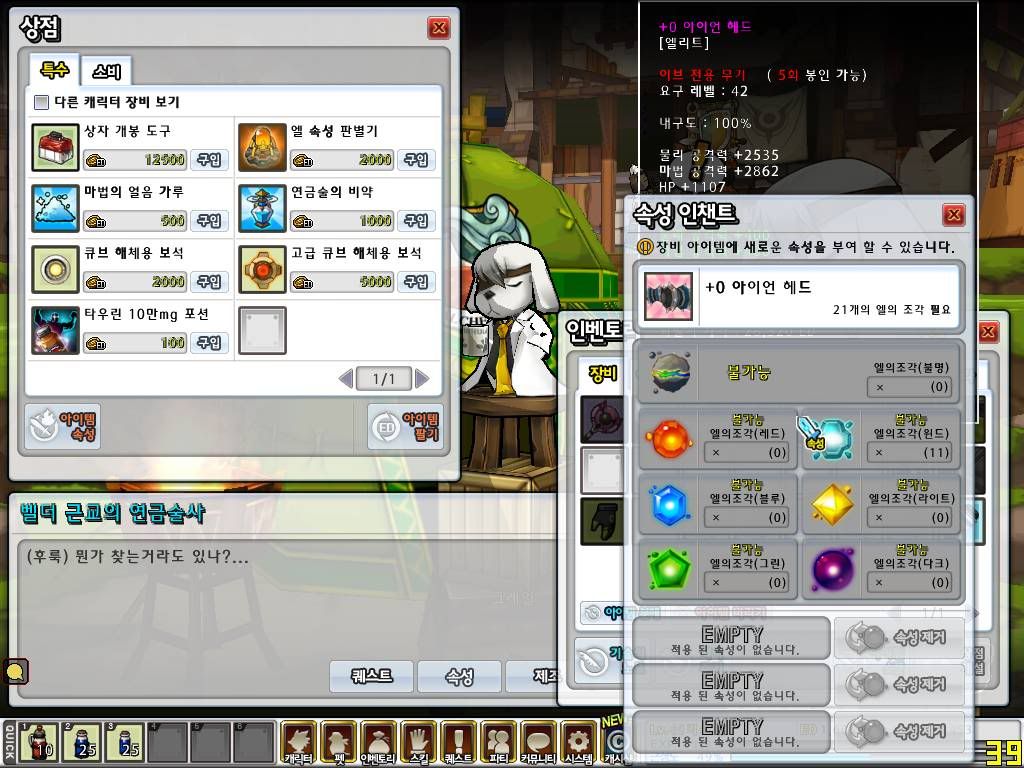Screen dimensions: 1024x768
Task: Use the red potion in quick slot 1
Action: pos(41,742)
